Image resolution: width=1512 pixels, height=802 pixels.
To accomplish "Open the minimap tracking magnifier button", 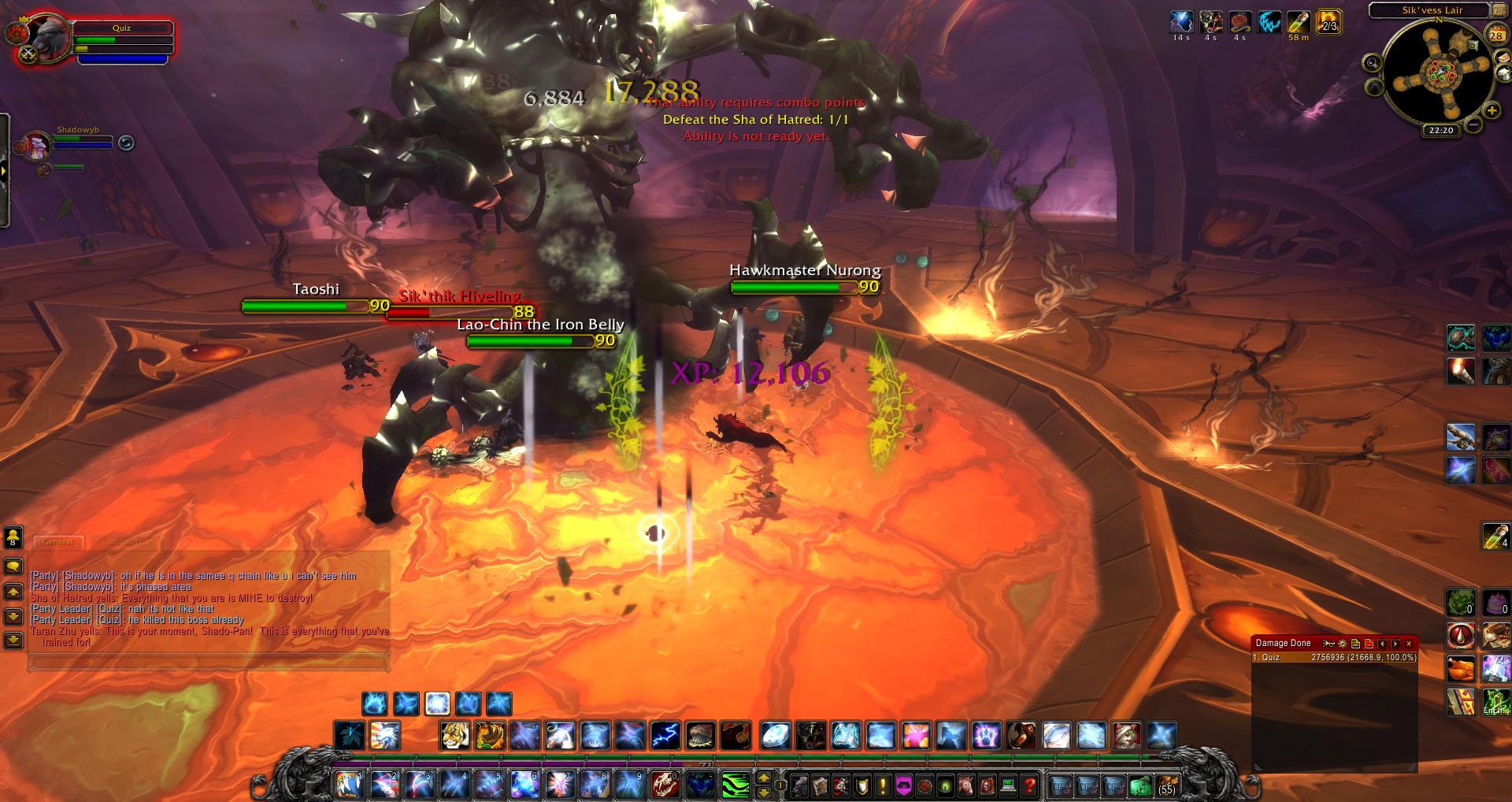I will tap(1372, 62).
